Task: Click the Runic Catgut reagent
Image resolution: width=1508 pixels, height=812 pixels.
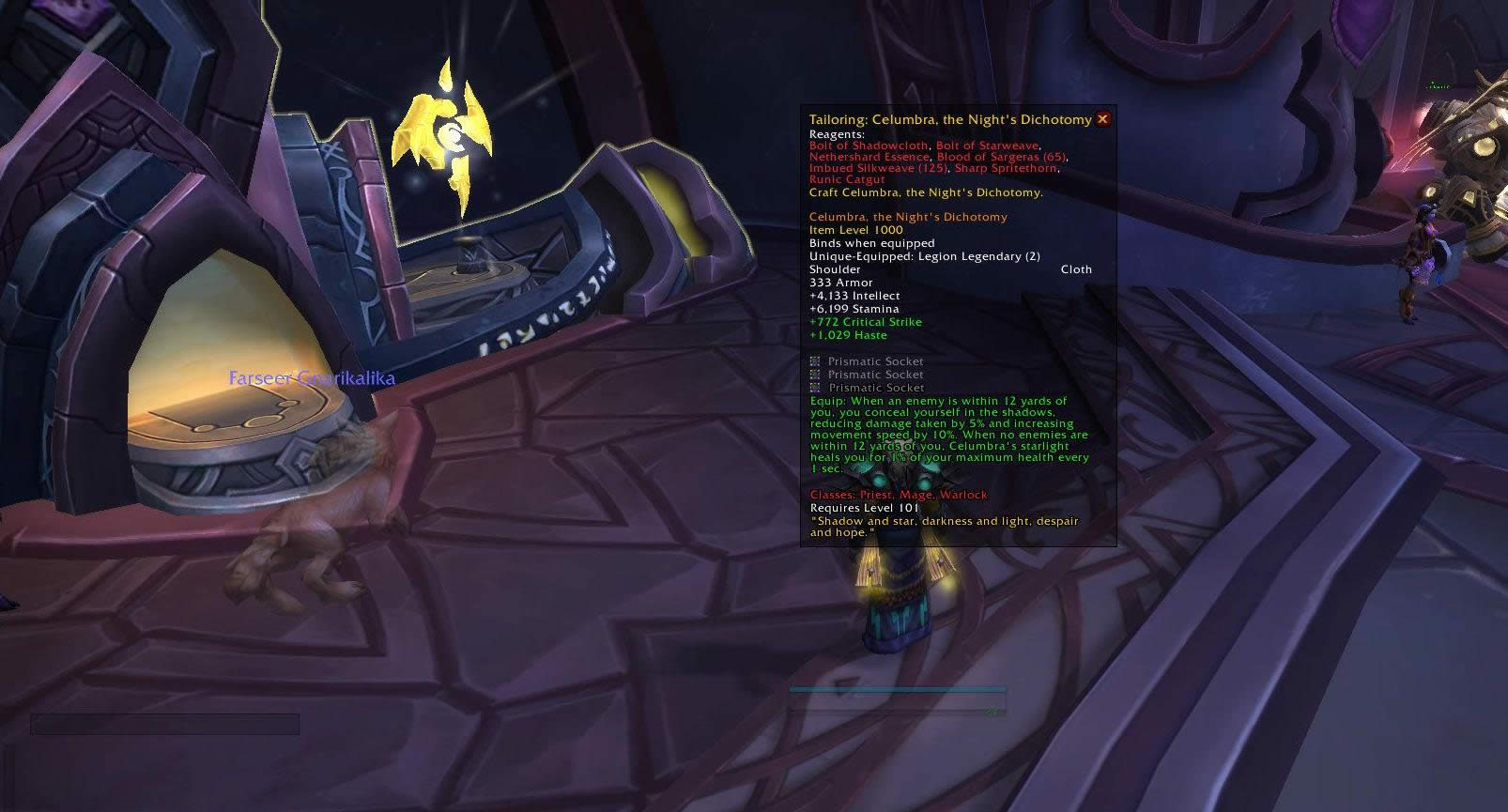Action: [x=847, y=179]
